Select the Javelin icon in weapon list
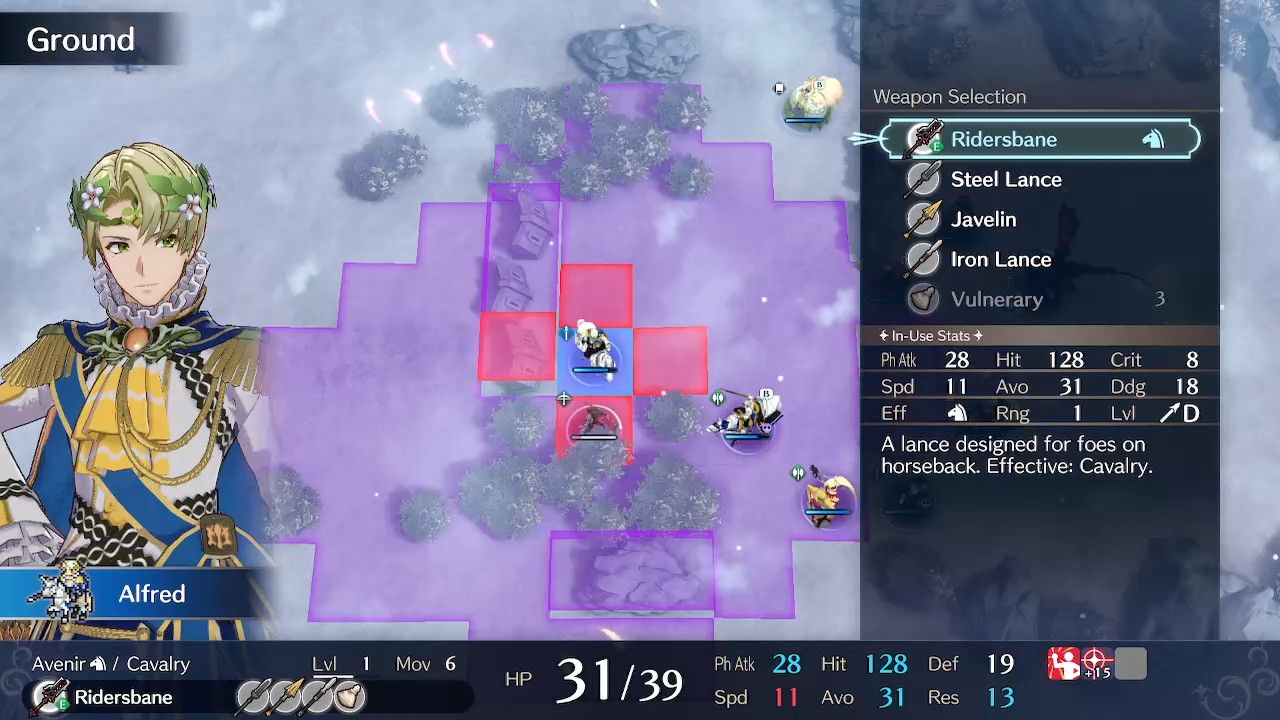The width and height of the screenshot is (1280, 720). pos(921,219)
